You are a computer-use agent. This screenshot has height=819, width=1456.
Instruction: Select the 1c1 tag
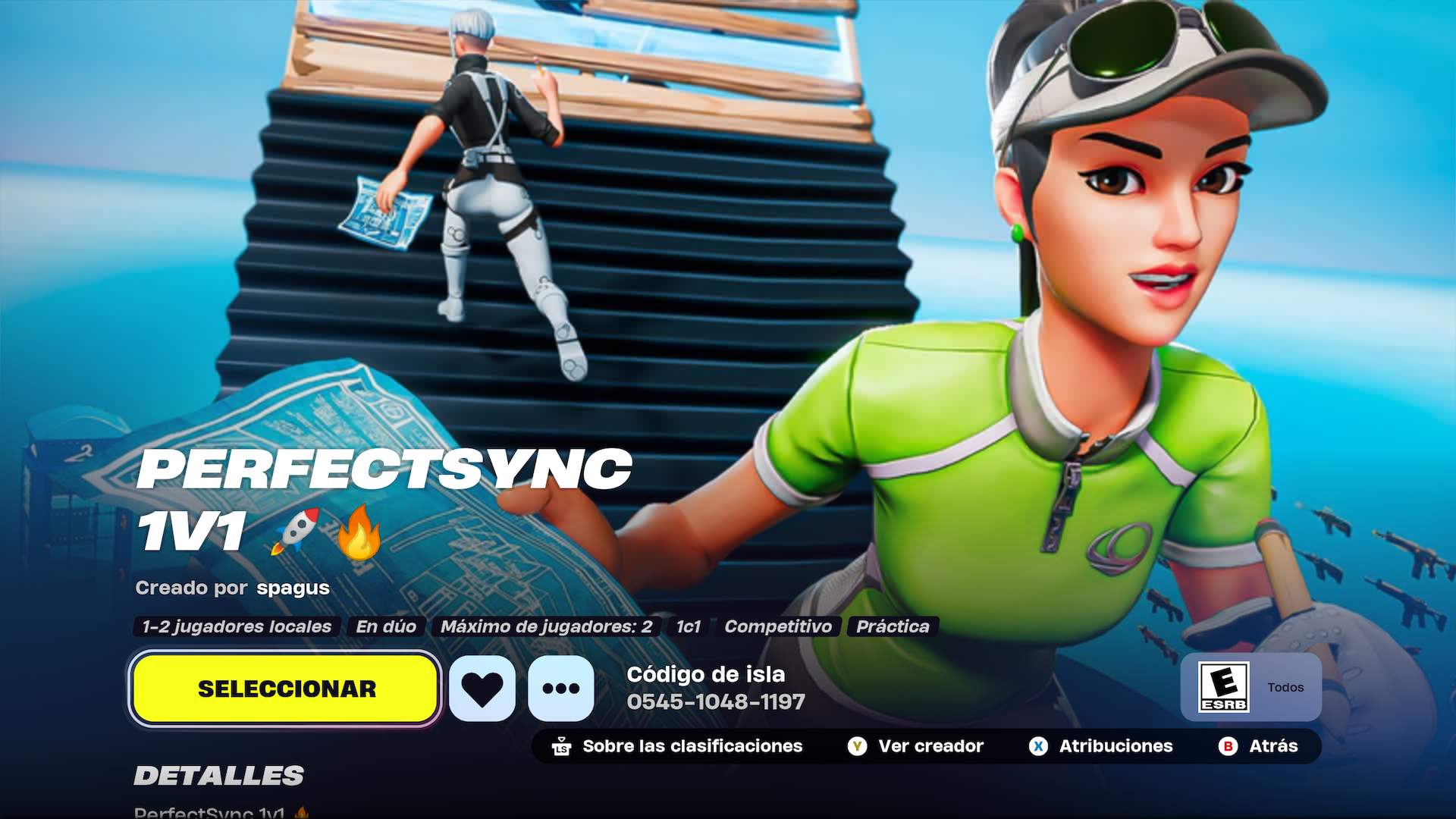(x=689, y=627)
